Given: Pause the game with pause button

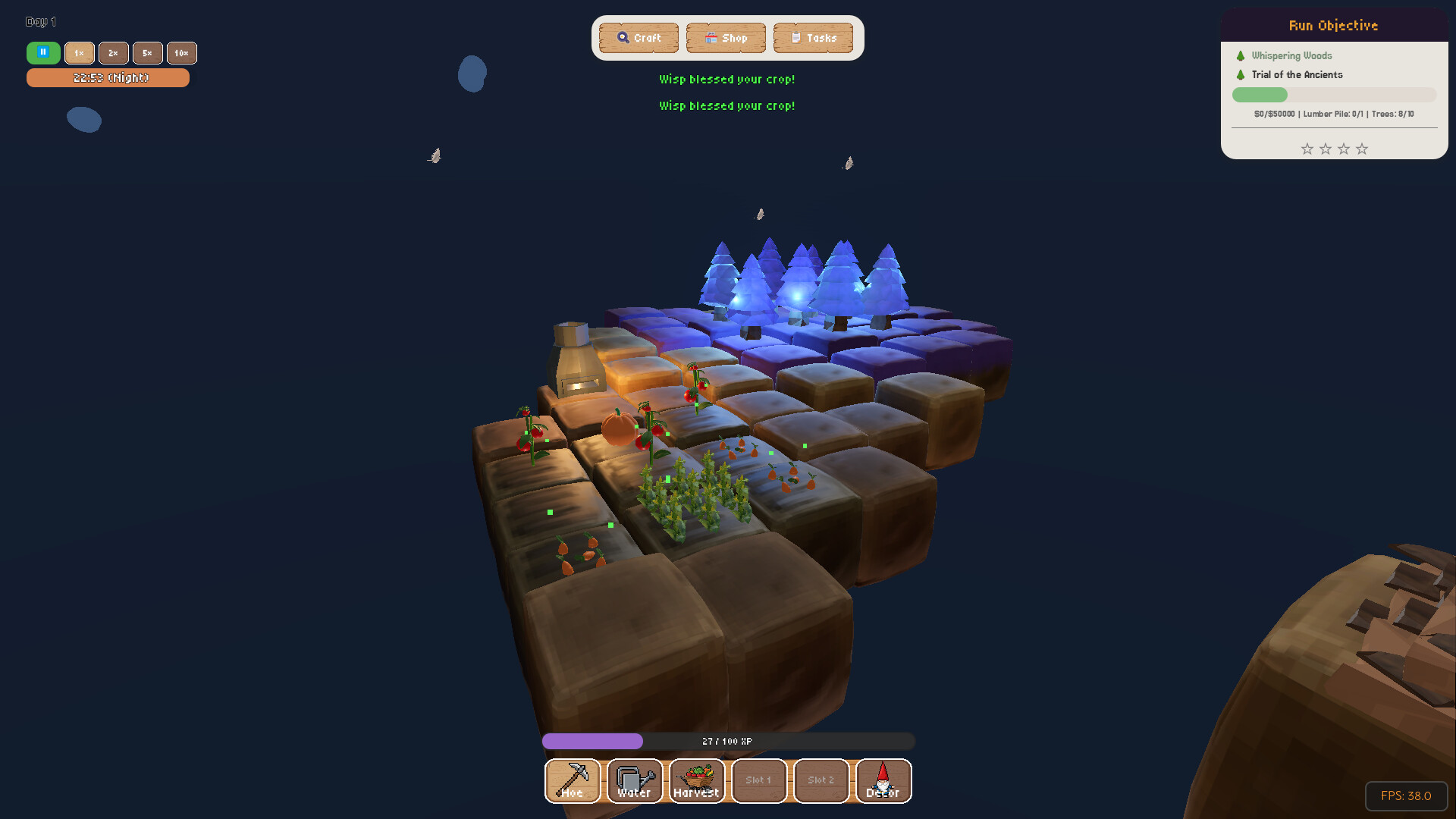Looking at the screenshot, I should pos(43,53).
